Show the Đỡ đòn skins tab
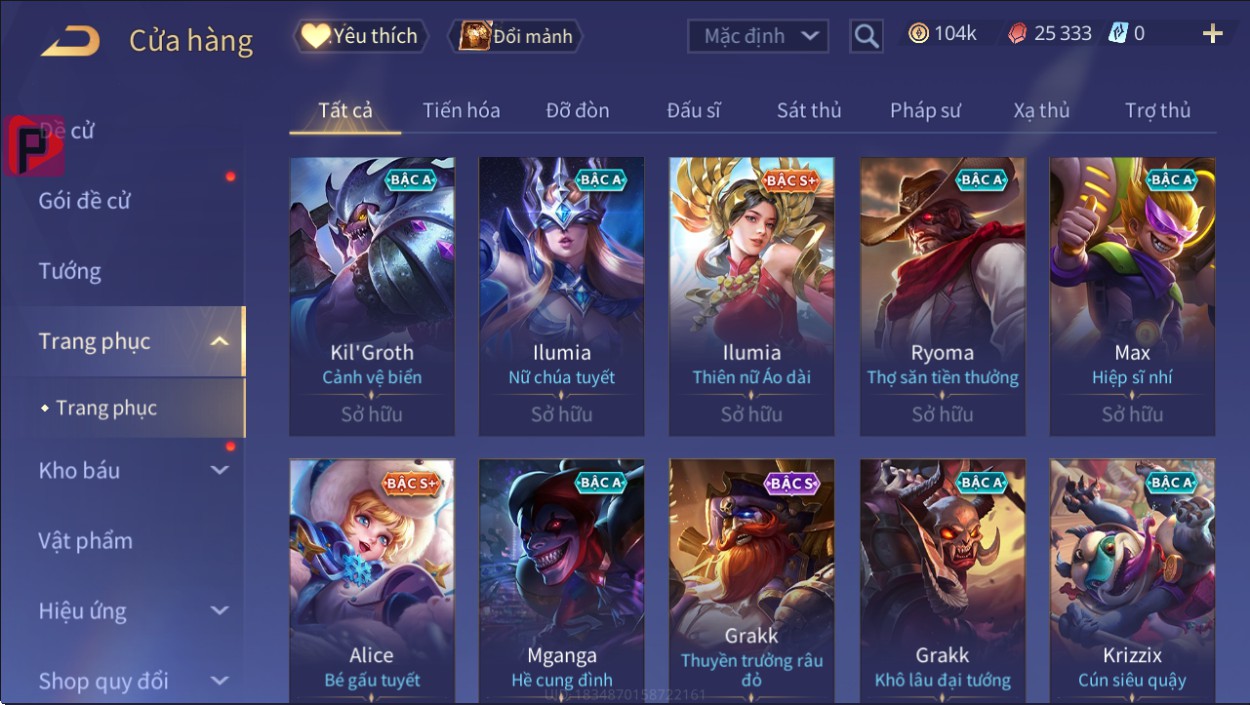The height and width of the screenshot is (705, 1250). pyautogui.click(x=577, y=110)
